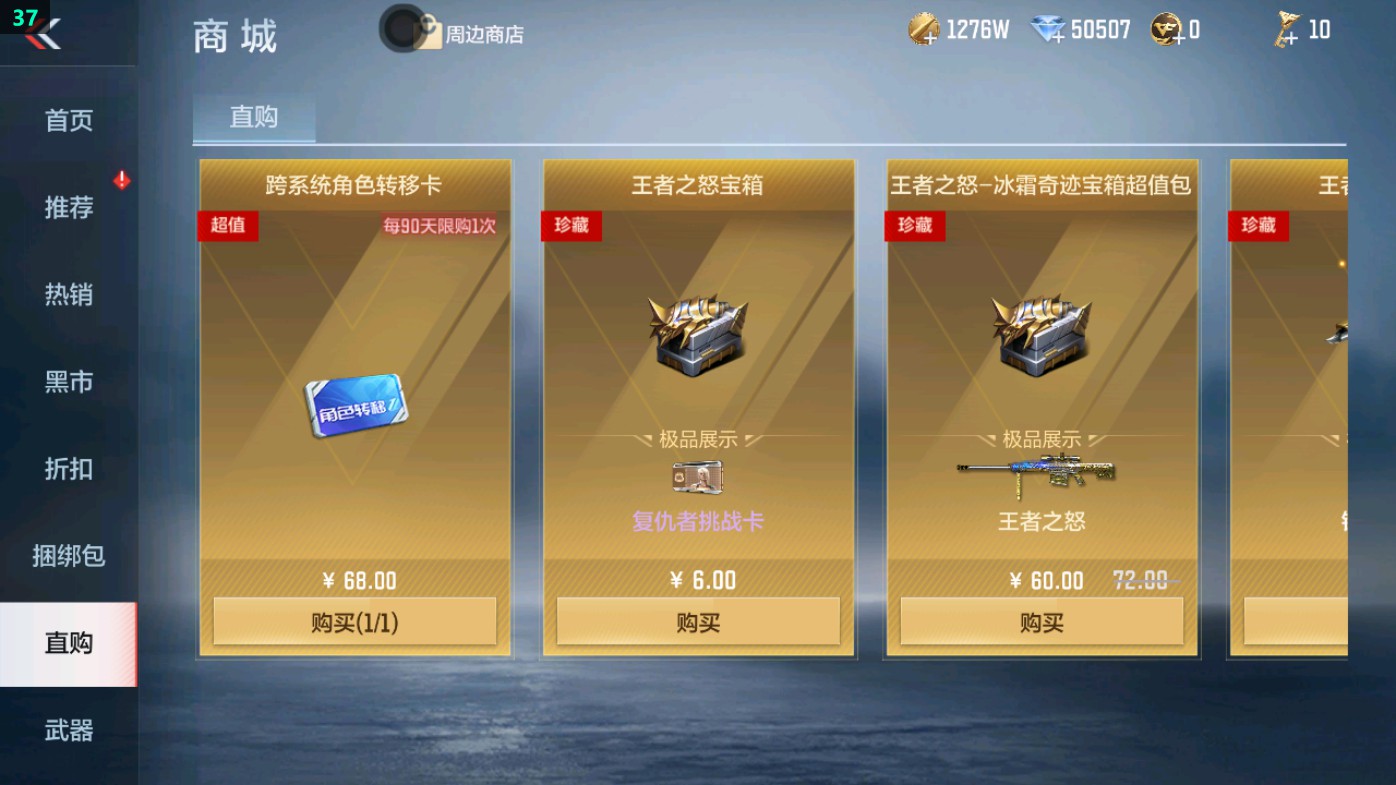Click the red alert badge on 推荐
Screen dimensions: 1396x785
pos(120,181)
